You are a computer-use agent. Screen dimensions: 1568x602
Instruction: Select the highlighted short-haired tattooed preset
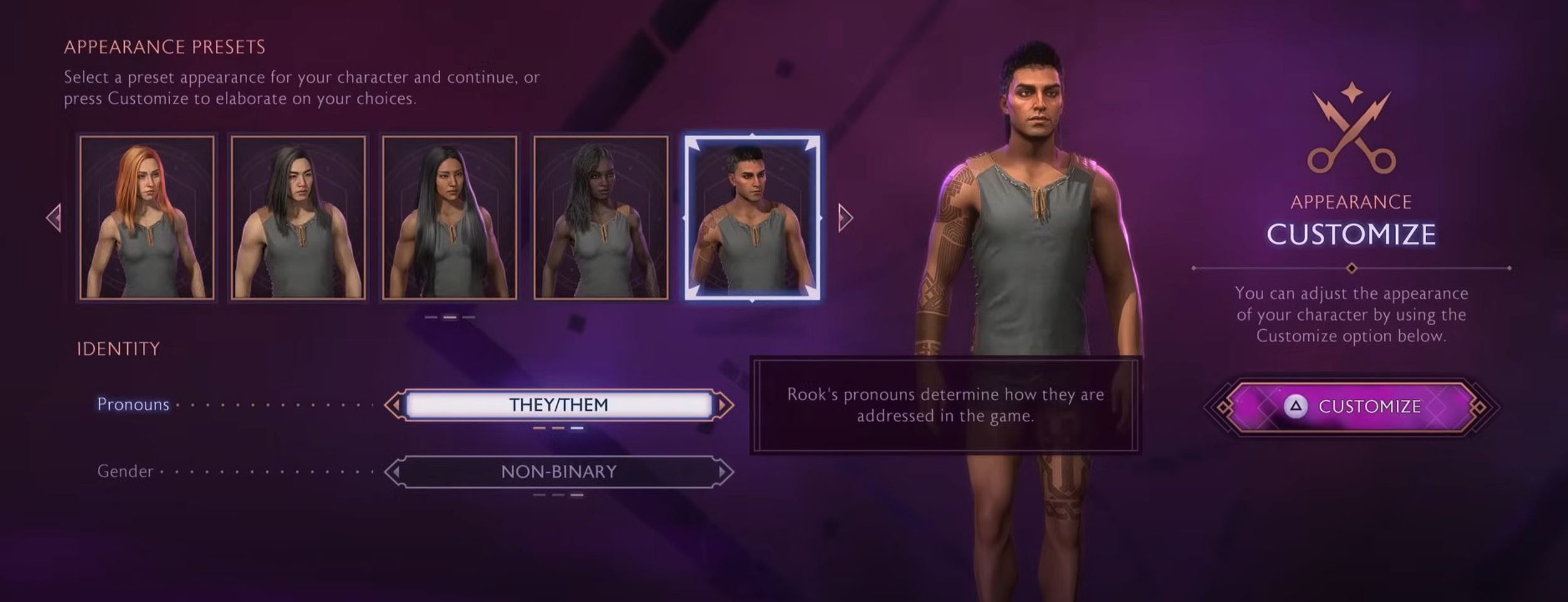[x=751, y=217]
